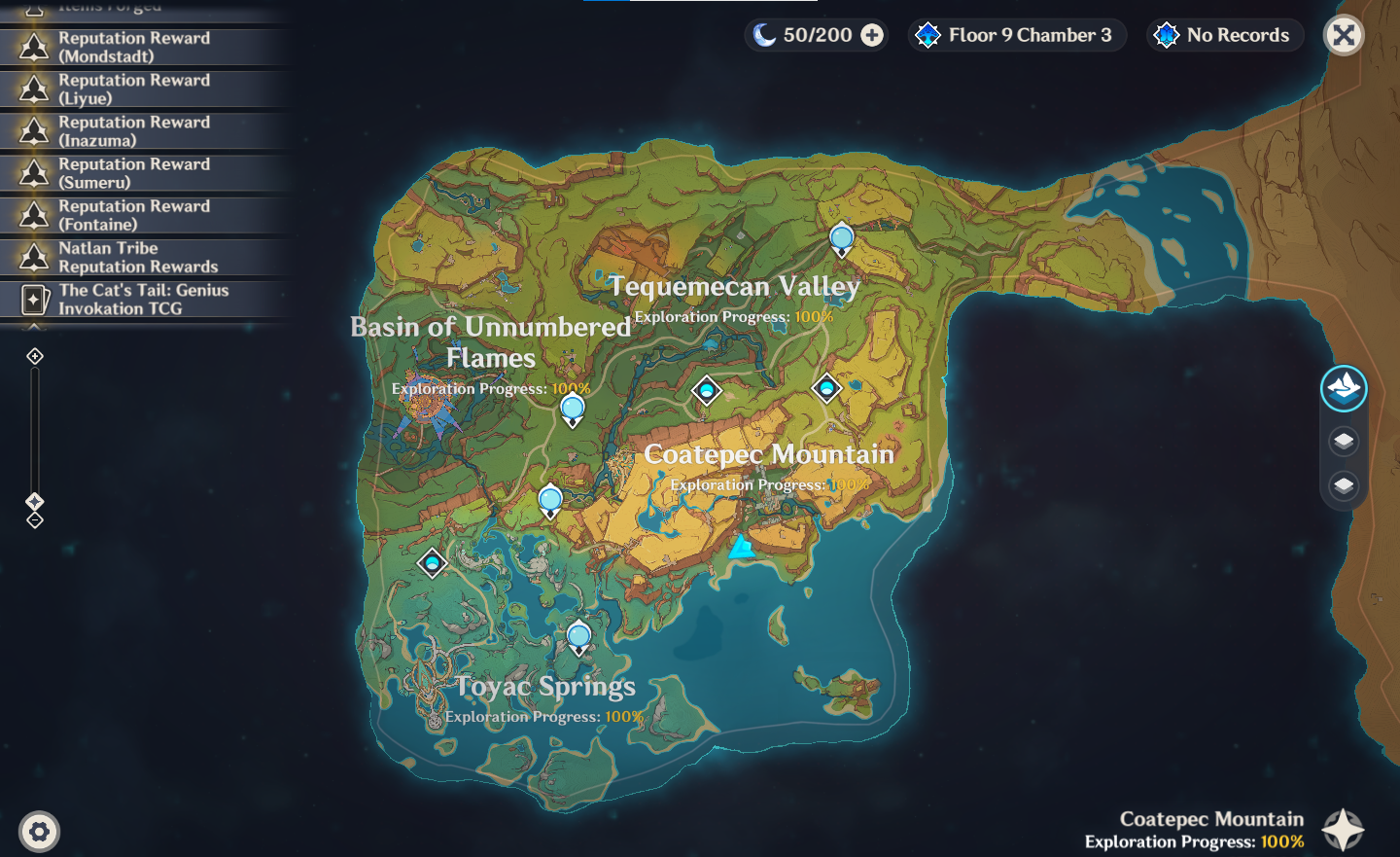1400x857 pixels.
Task: Toggle the upper map layer icon on the right
Action: click(x=1343, y=440)
